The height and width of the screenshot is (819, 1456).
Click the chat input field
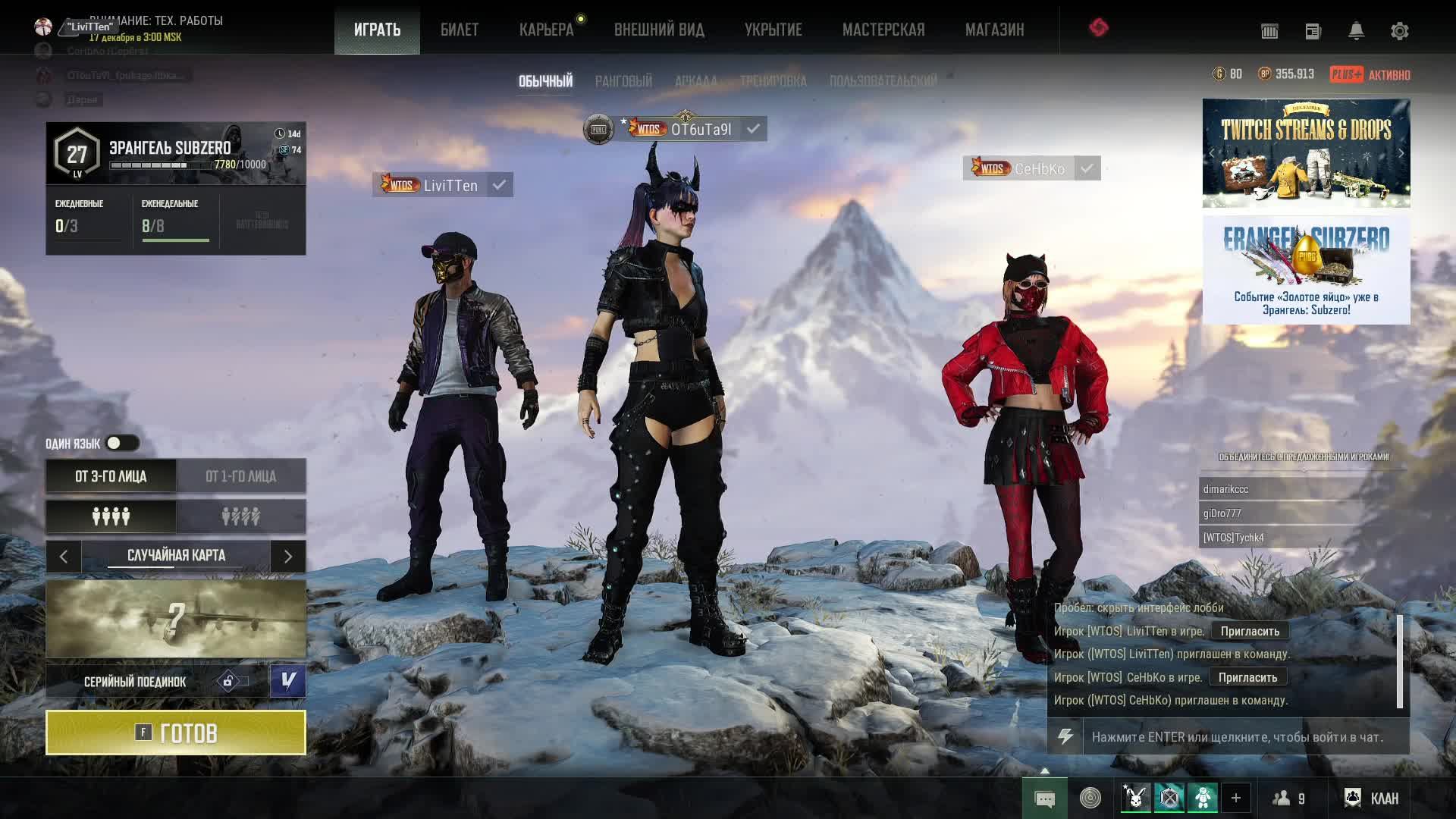tap(1244, 737)
